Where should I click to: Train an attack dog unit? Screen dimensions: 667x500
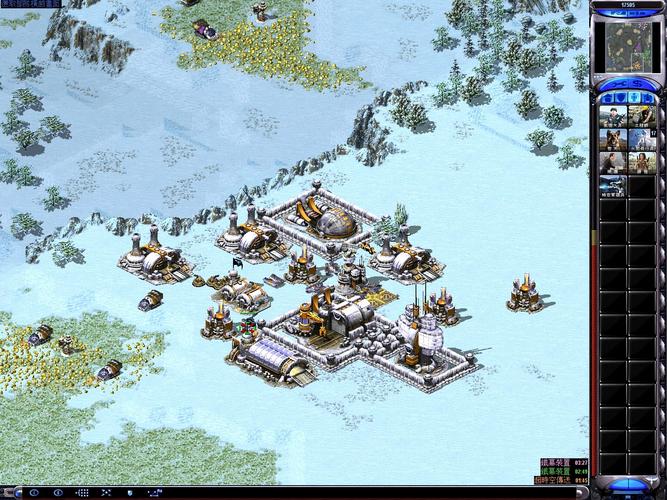click(612, 139)
